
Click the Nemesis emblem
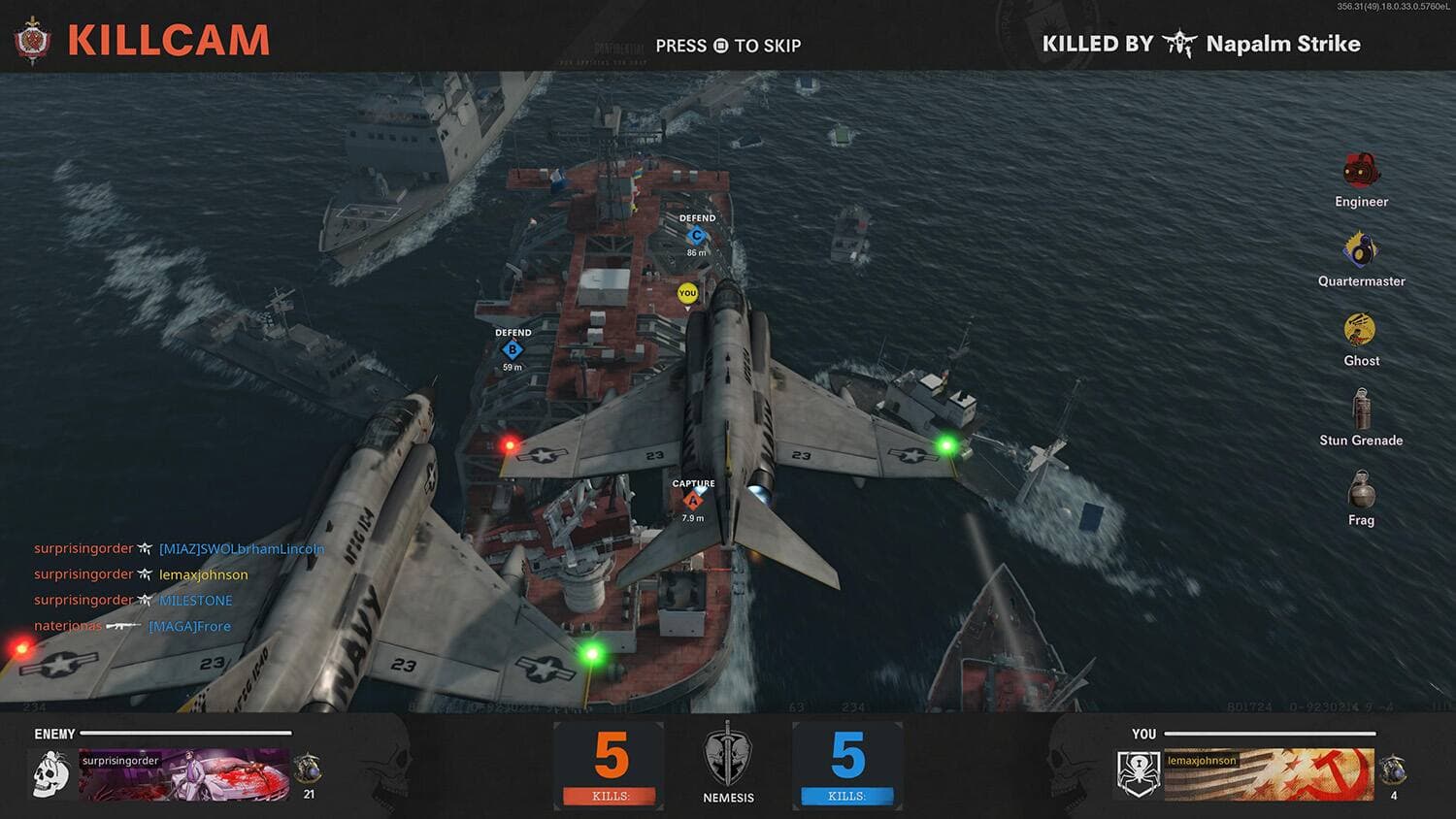pyautogui.click(x=728, y=754)
